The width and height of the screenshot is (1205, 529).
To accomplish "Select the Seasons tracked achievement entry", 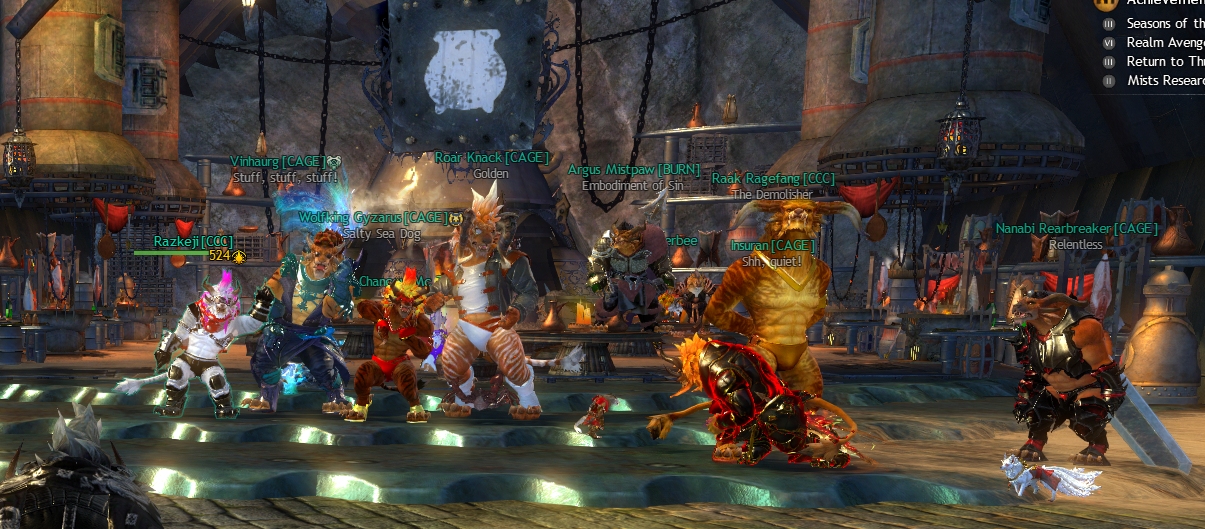I will (1164, 23).
